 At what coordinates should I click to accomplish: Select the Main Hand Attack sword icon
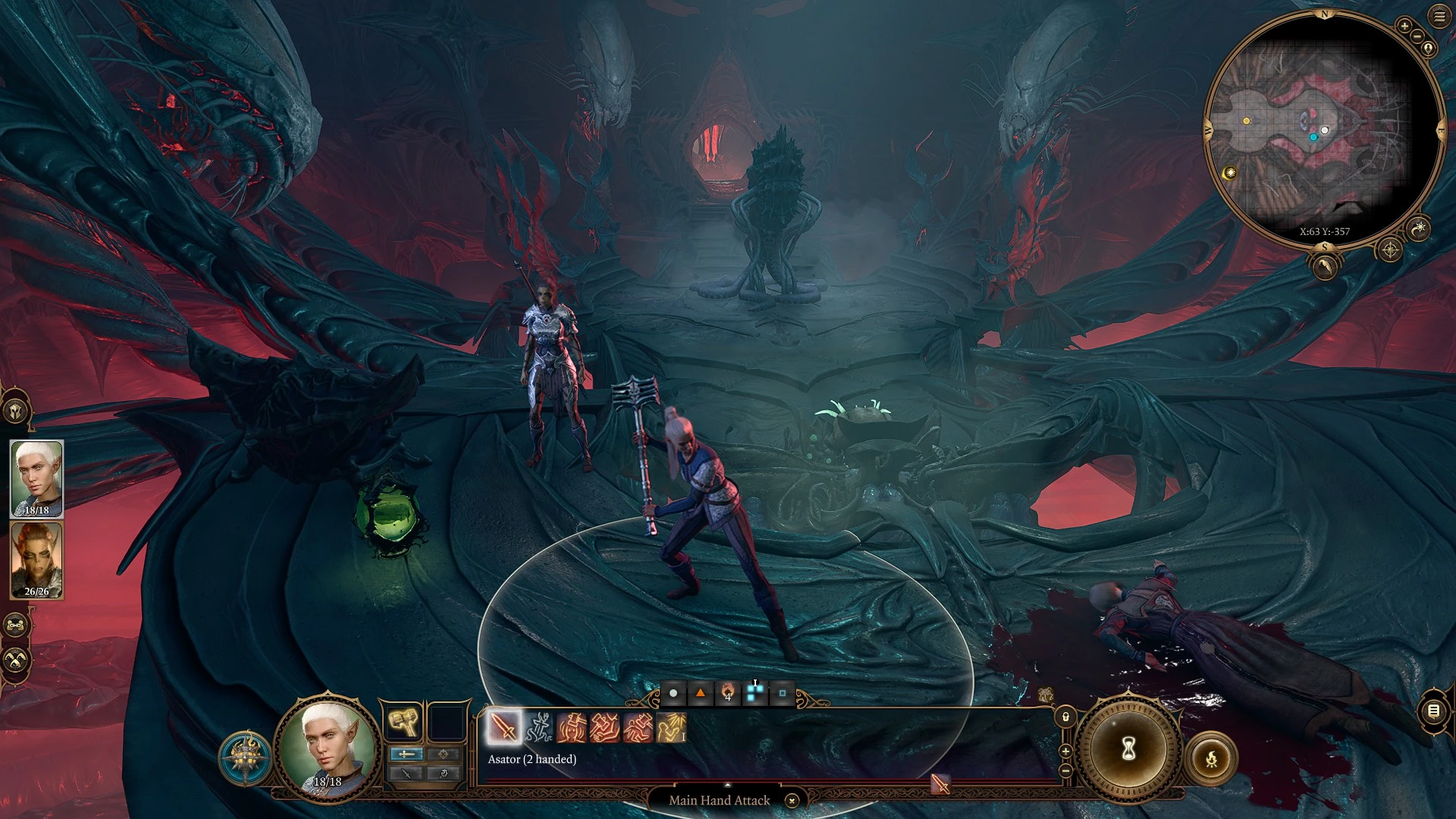[x=504, y=727]
